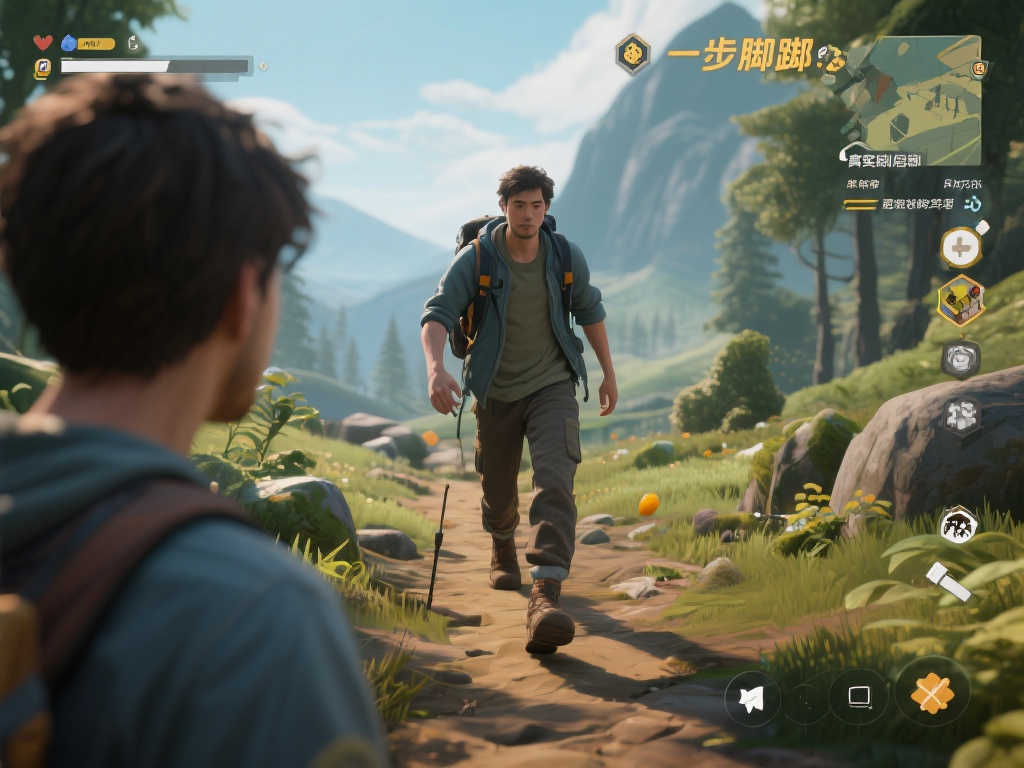The height and width of the screenshot is (768, 1024).
Task: Tap the round screen-shaped button
Action: pyautogui.click(x=859, y=697)
